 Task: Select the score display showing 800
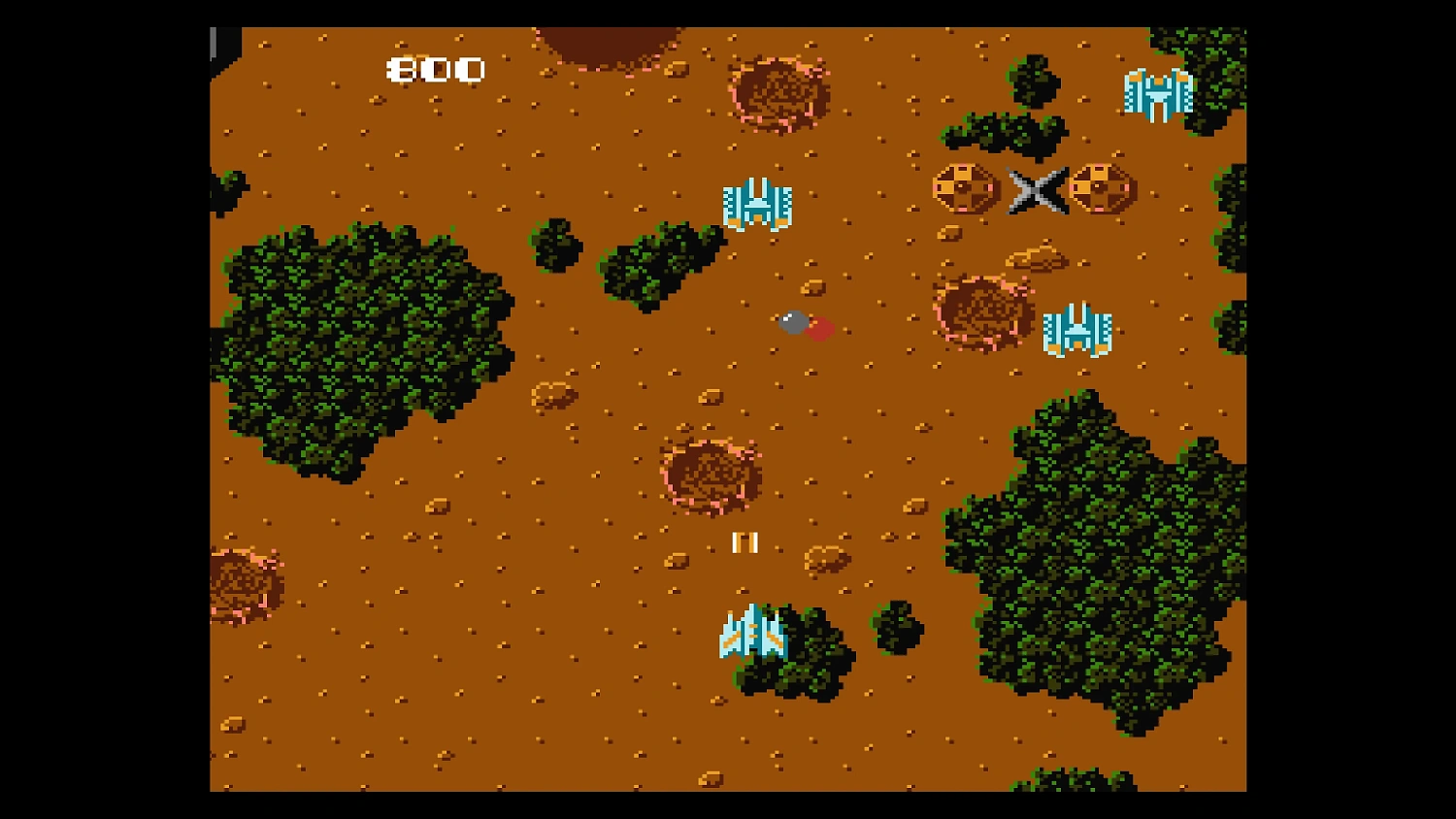(x=434, y=69)
